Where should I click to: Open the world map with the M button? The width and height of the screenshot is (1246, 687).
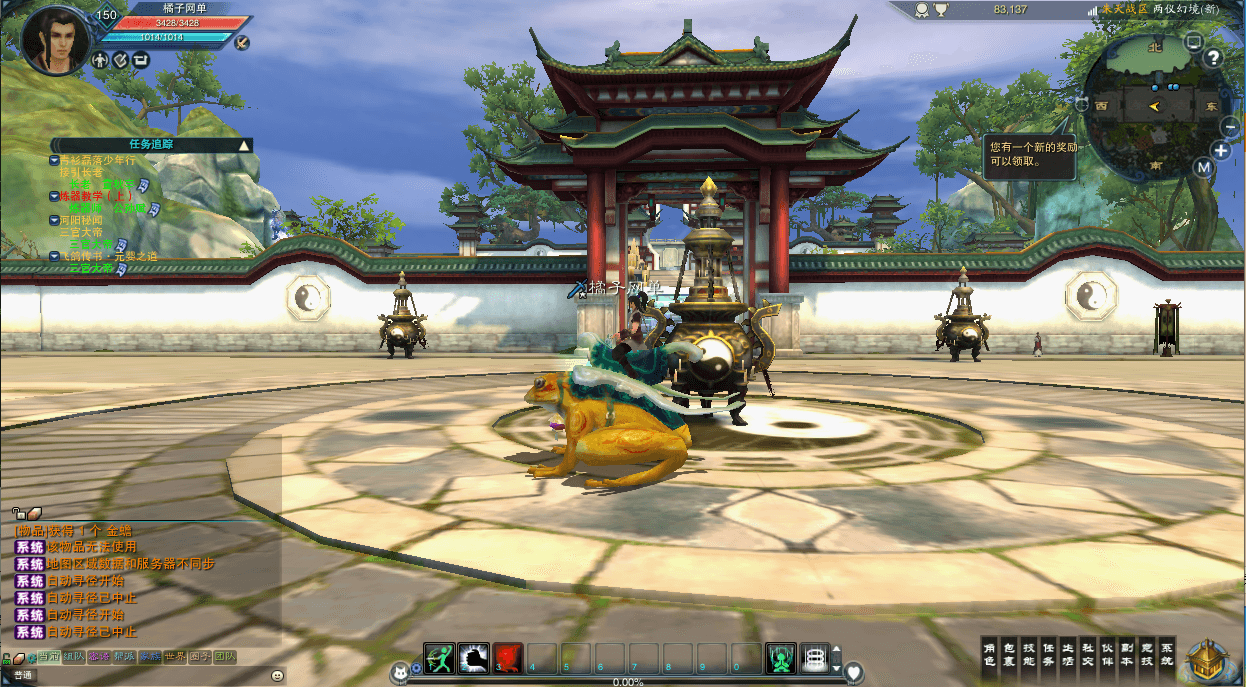pyautogui.click(x=1203, y=167)
